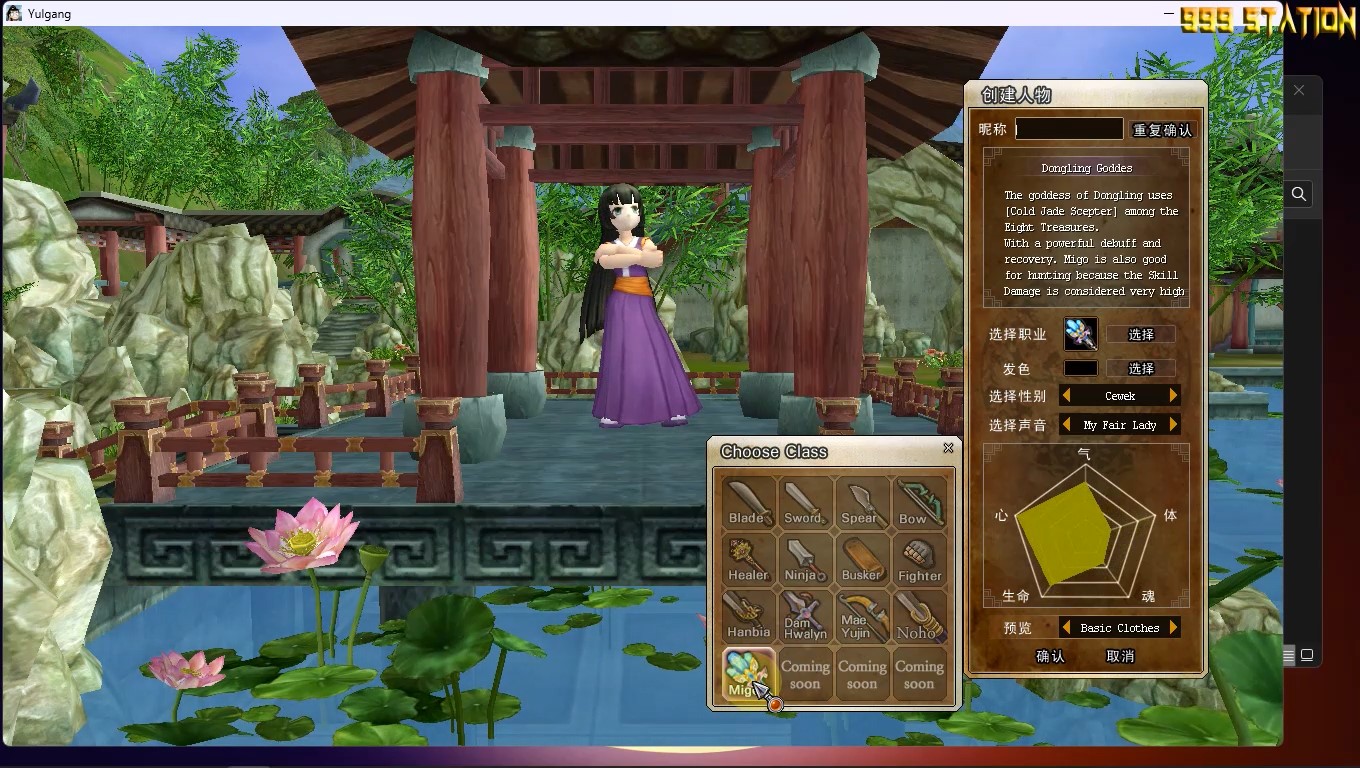The image size is (1360, 768).
Task: Cancel character creation with 取消
Action: pos(1120,656)
